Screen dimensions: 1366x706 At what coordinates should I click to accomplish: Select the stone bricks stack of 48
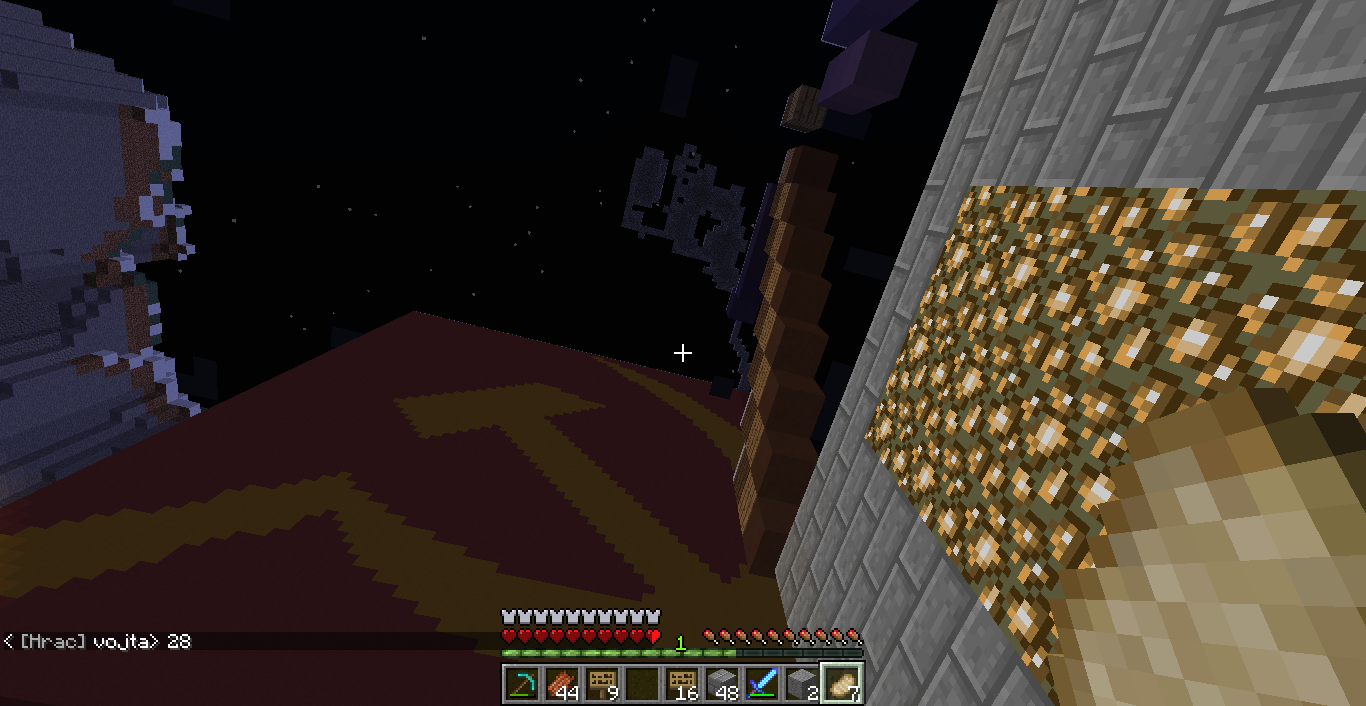pyautogui.click(x=722, y=684)
